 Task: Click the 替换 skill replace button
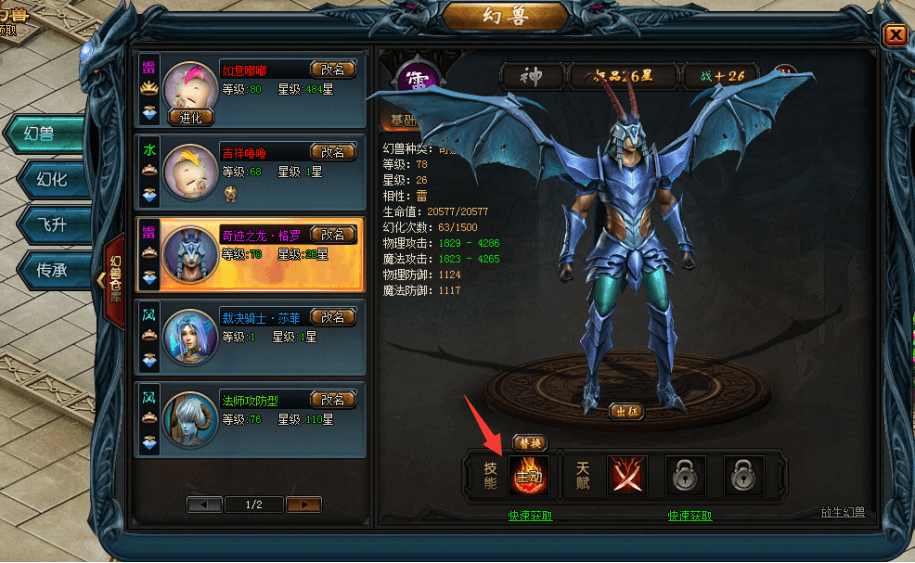click(x=529, y=442)
